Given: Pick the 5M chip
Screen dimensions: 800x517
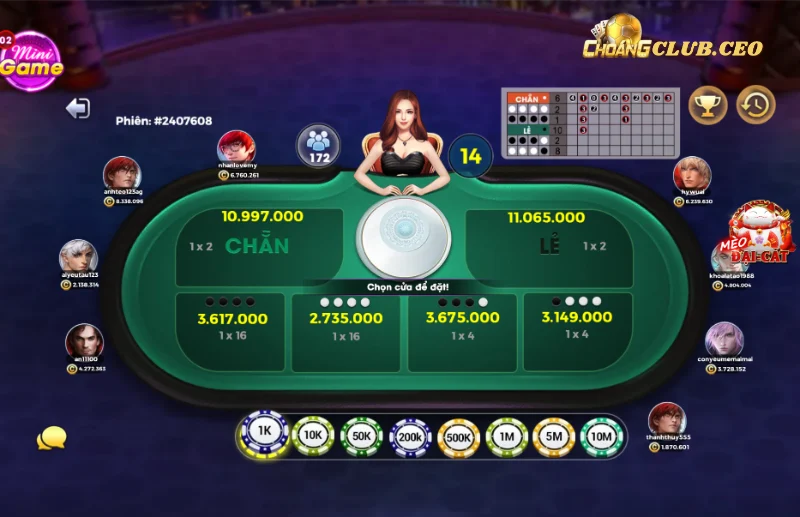Looking at the screenshot, I should pos(554,437).
